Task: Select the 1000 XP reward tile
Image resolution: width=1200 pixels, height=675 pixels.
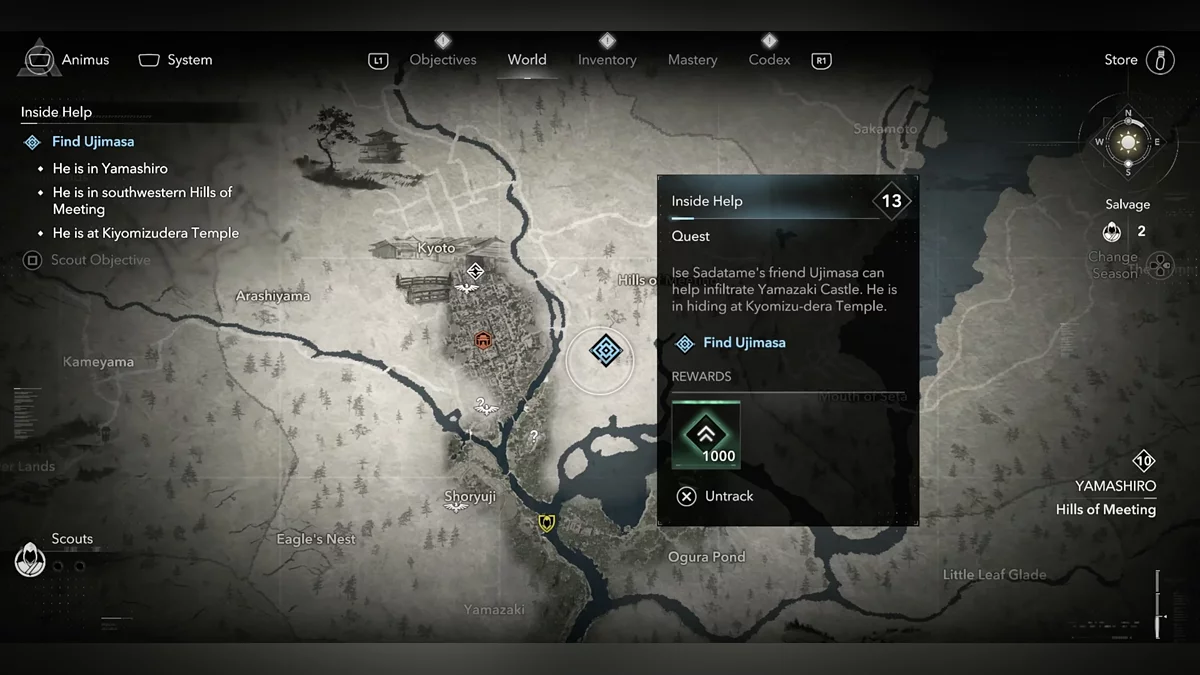Action: pyautogui.click(x=706, y=434)
